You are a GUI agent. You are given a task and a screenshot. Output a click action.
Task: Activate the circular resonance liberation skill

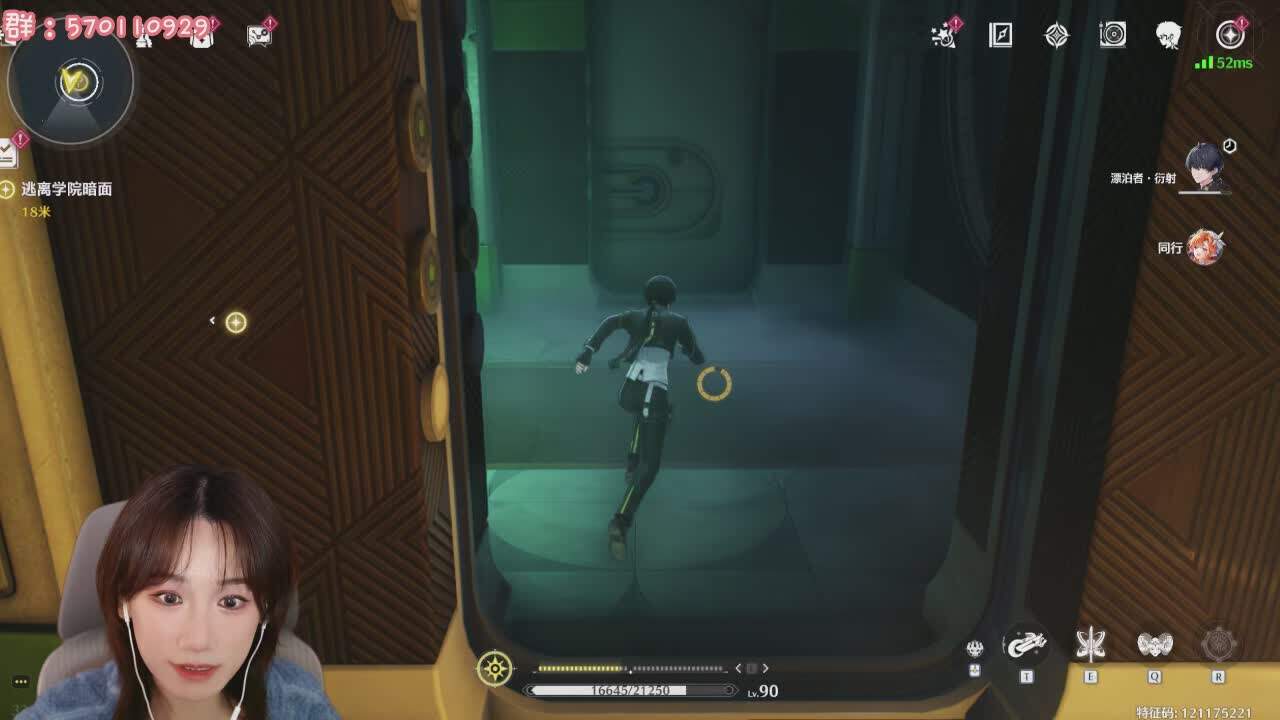(1218, 645)
